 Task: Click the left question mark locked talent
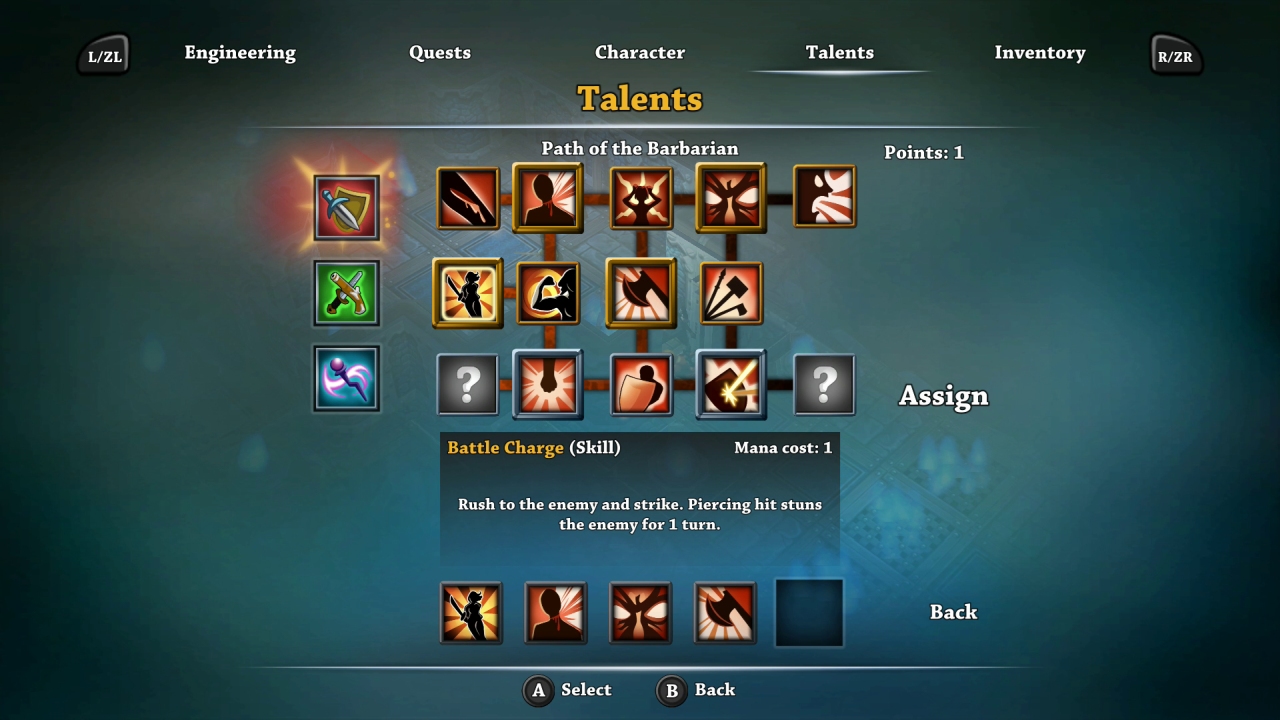pos(467,384)
